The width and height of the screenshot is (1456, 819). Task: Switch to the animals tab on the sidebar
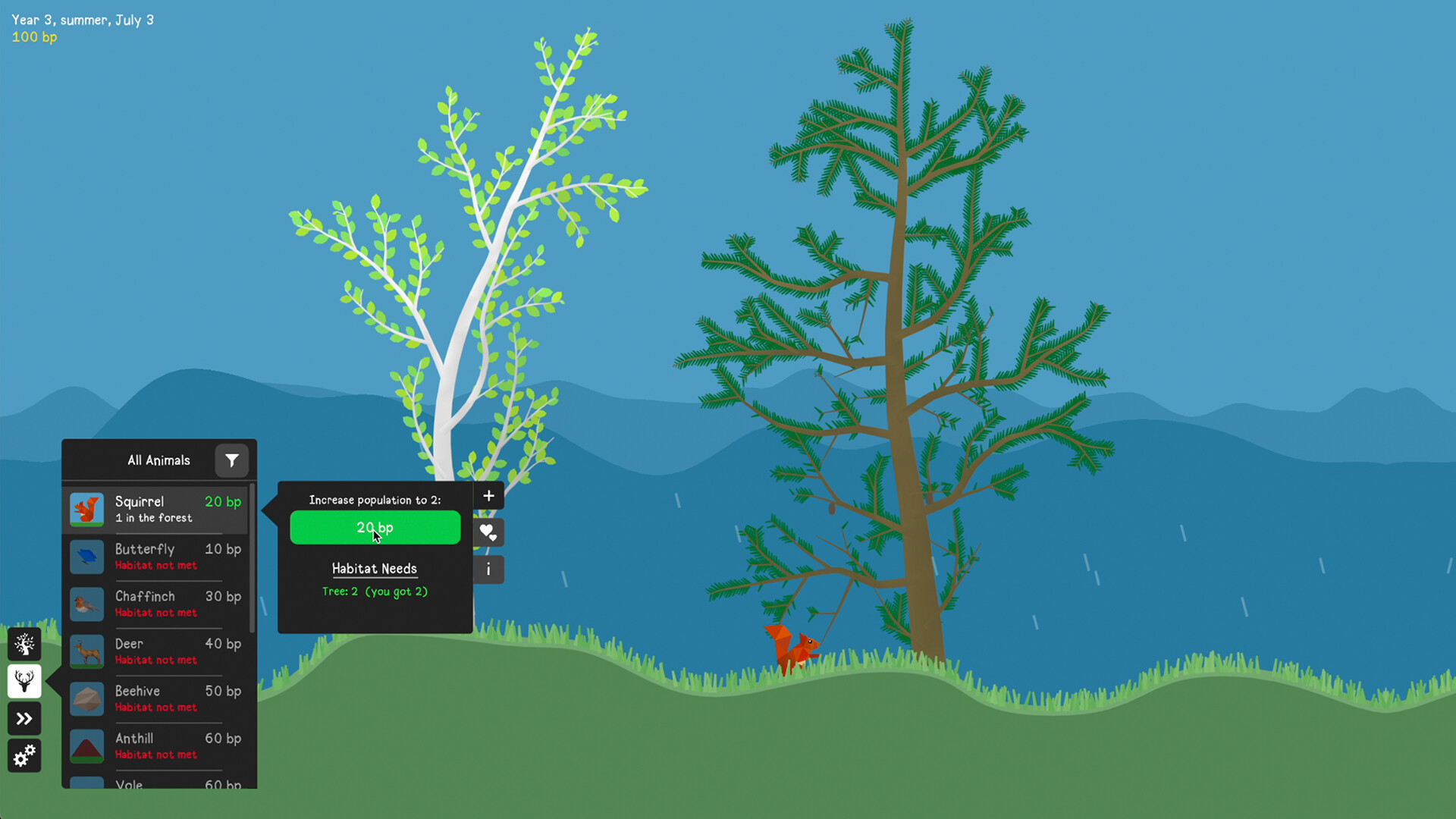click(24, 681)
